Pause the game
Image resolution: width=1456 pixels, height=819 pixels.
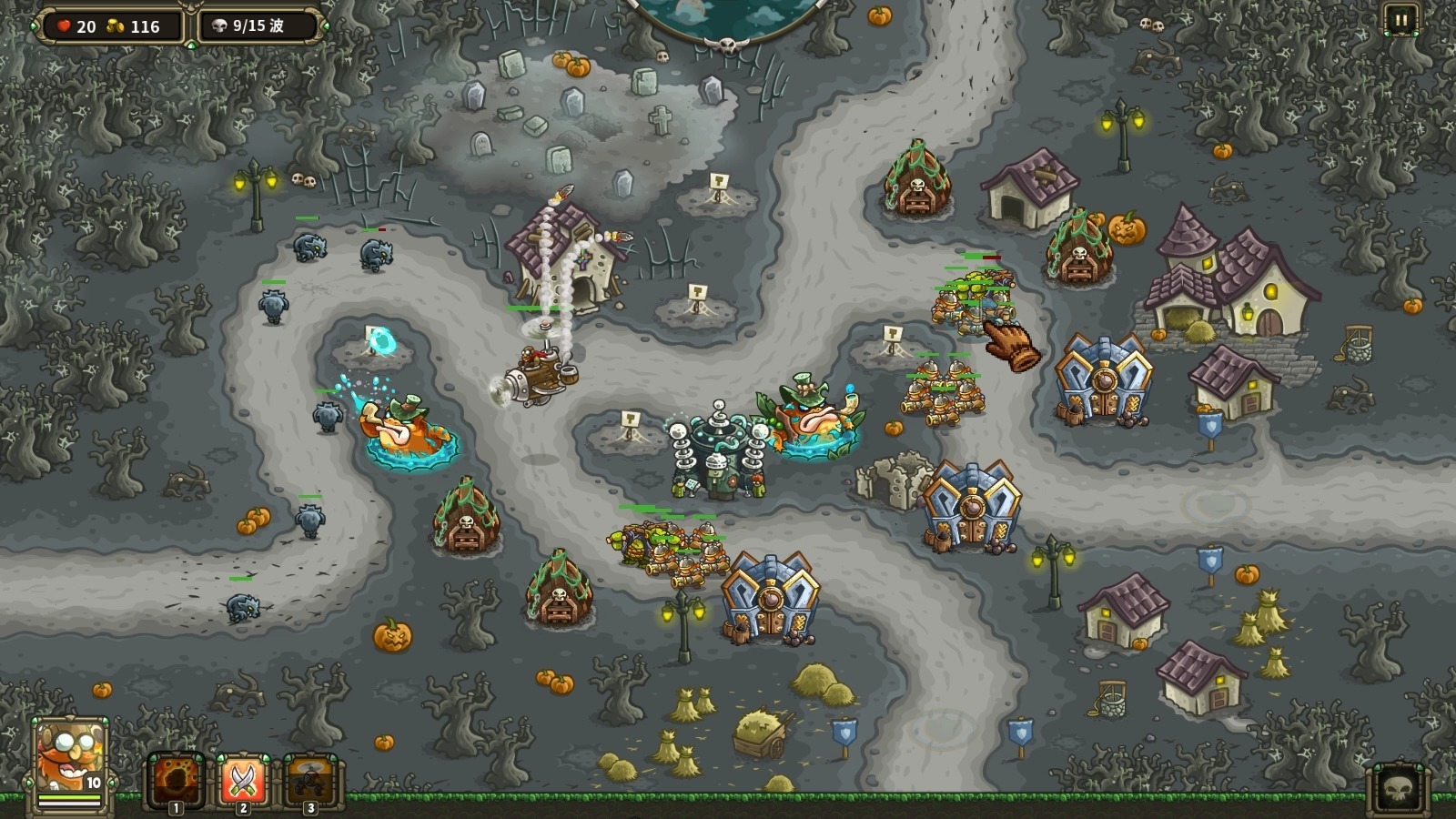coord(1400,19)
